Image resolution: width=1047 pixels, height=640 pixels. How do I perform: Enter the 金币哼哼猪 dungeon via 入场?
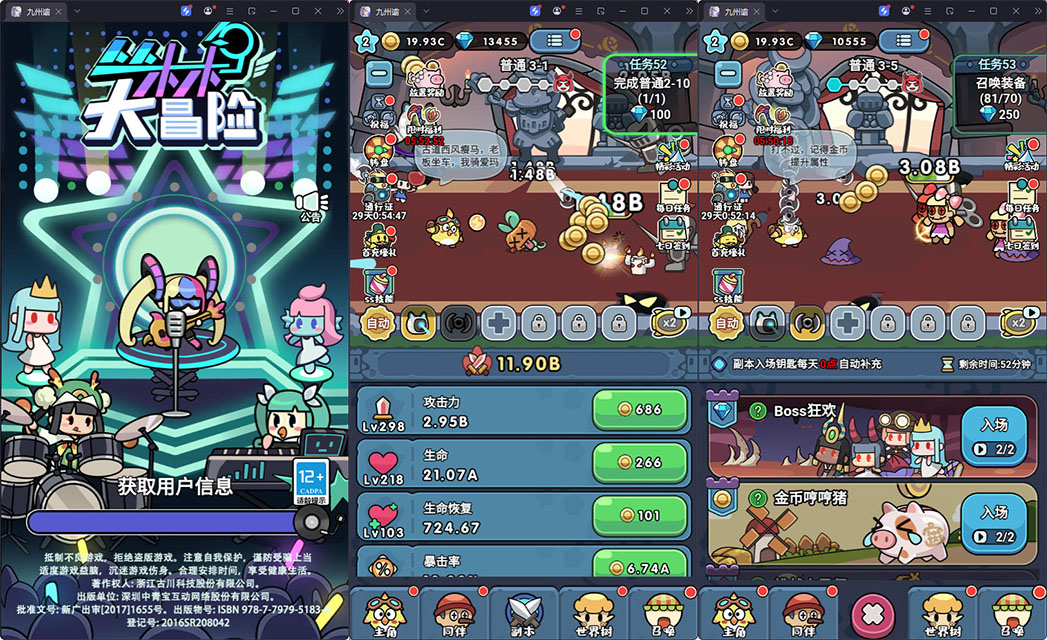point(993,522)
